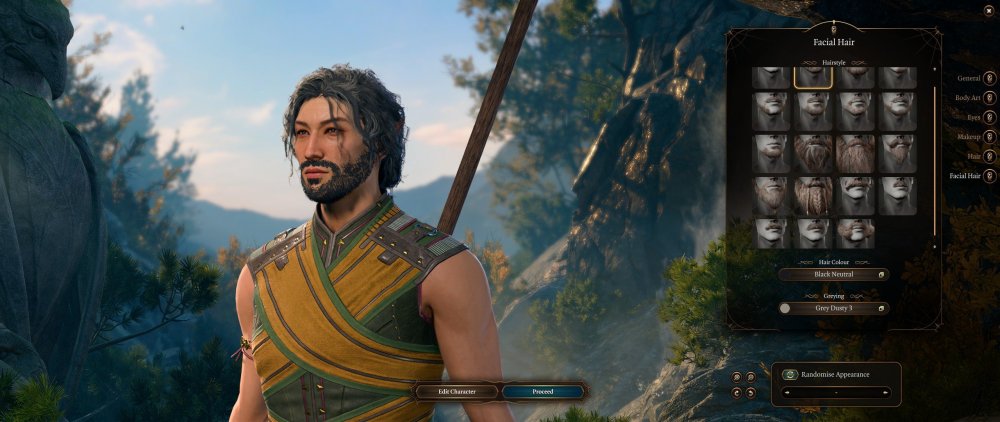Open the Grey Dusty 3 greying dropdown
The height and width of the screenshot is (422, 1000).
(x=833, y=308)
